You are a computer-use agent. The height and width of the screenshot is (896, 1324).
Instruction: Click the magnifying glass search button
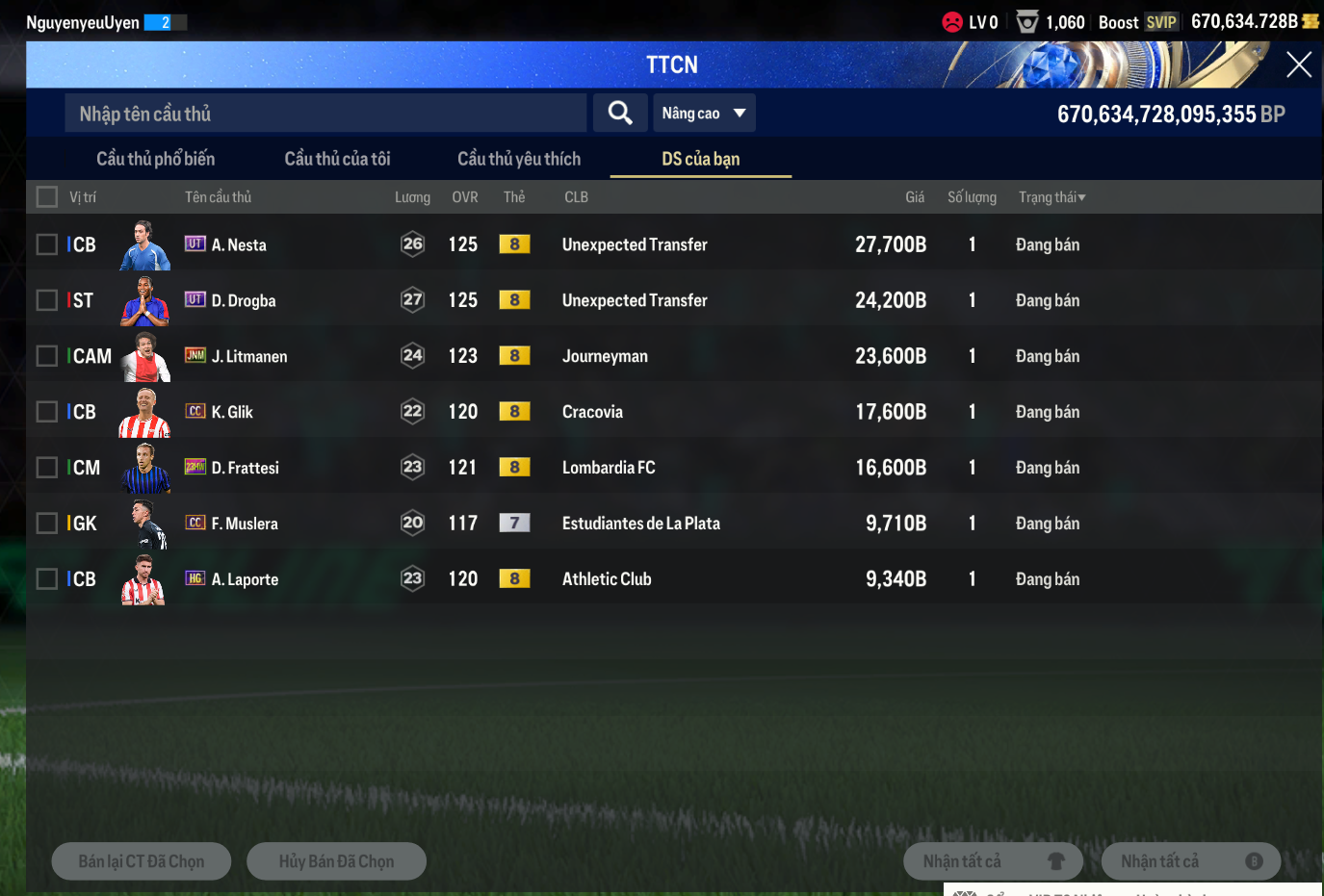[620, 114]
